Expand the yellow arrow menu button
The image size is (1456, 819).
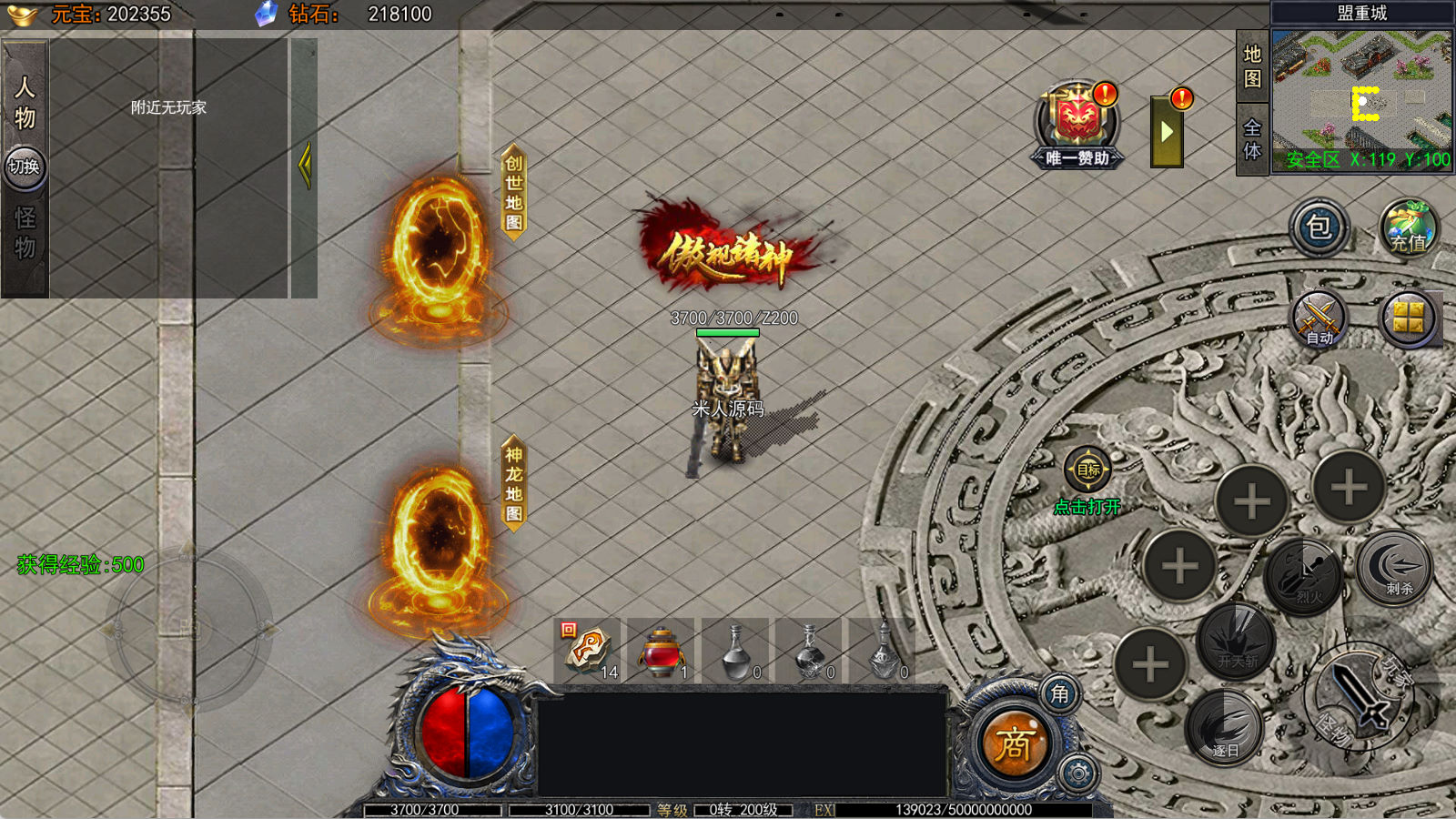[1167, 133]
